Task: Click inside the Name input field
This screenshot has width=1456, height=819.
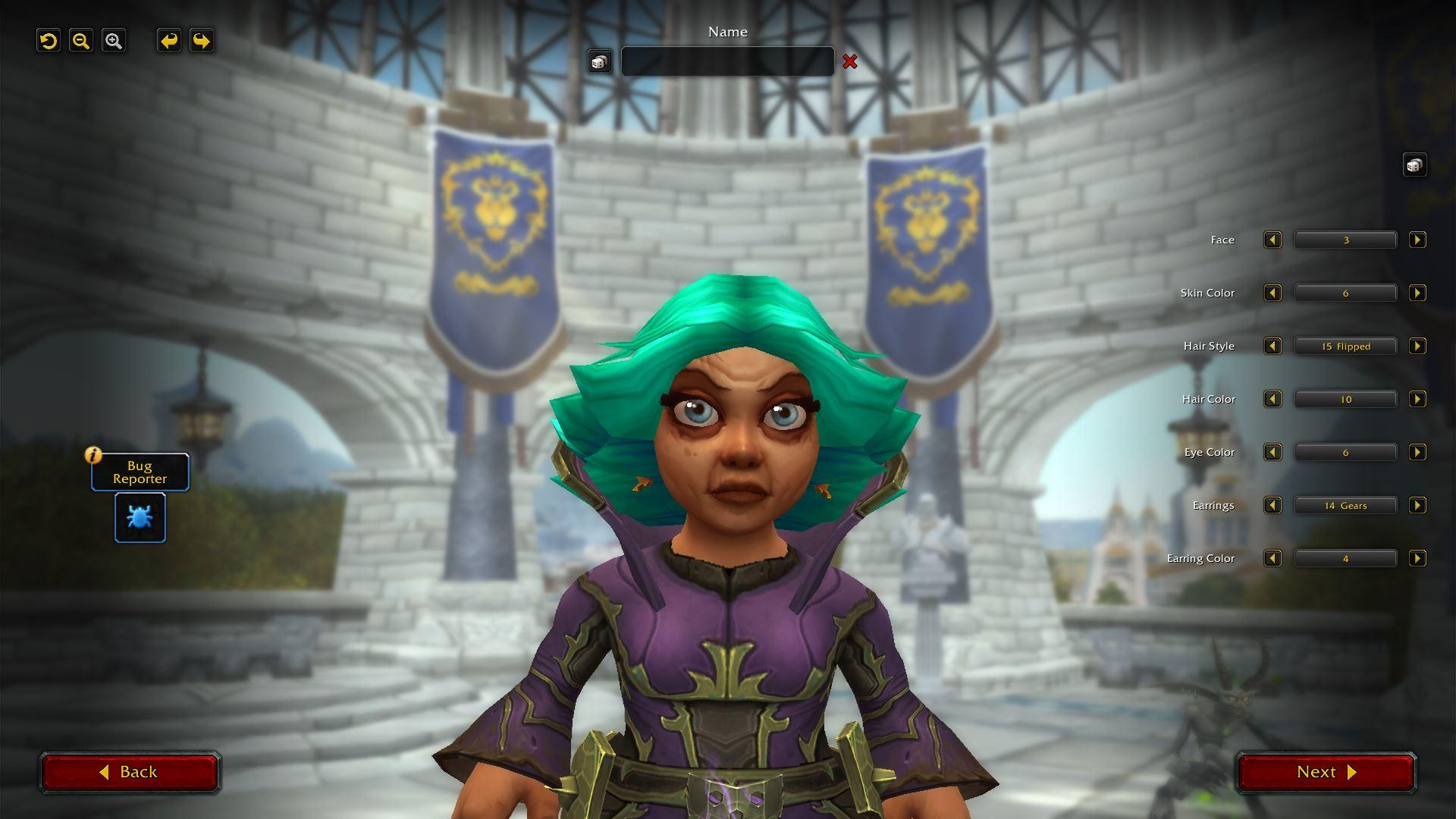Action: tap(727, 61)
